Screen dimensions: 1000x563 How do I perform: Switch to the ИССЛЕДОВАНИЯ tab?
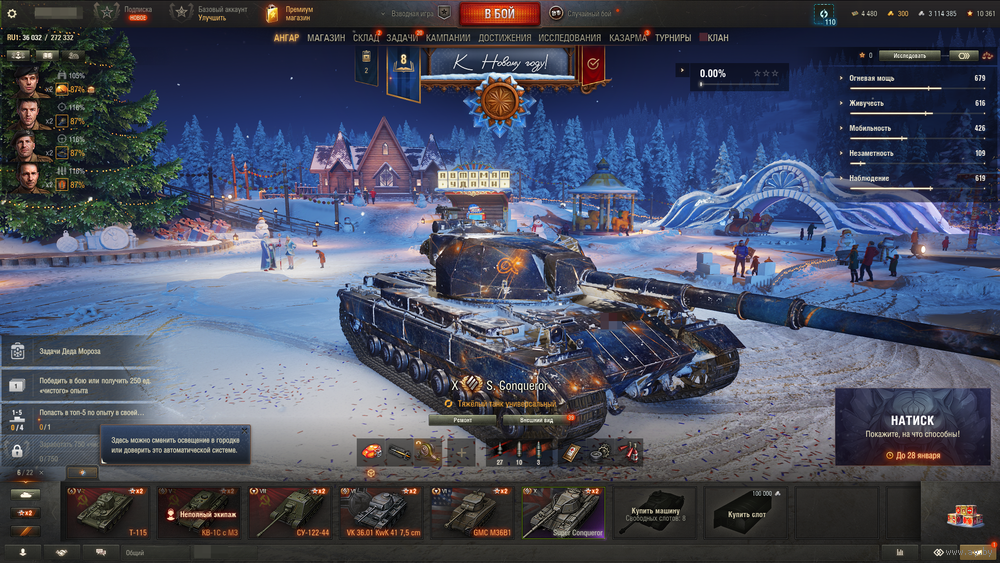(x=570, y=38)
